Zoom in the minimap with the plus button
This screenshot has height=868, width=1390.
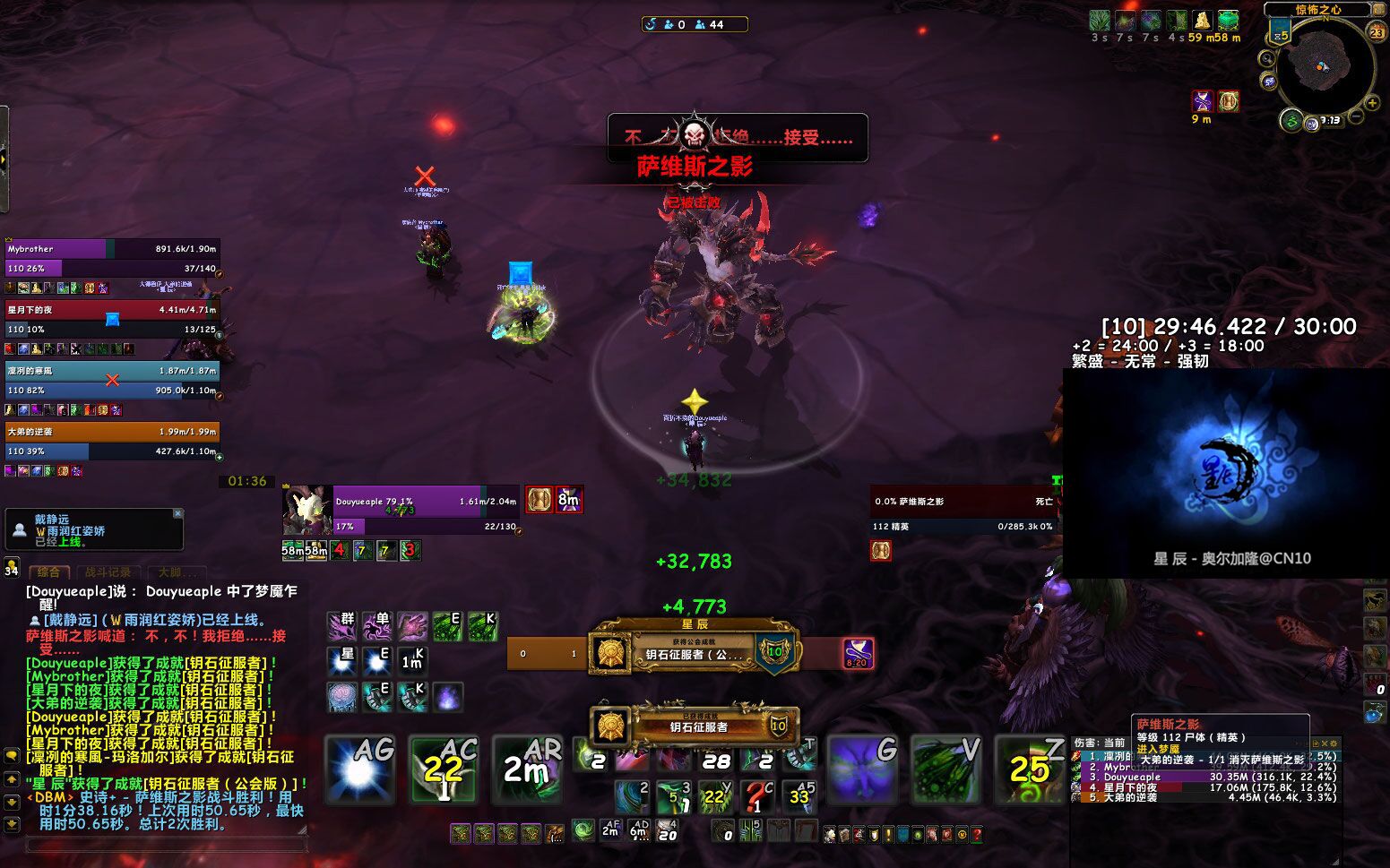tap(1374, 103)
